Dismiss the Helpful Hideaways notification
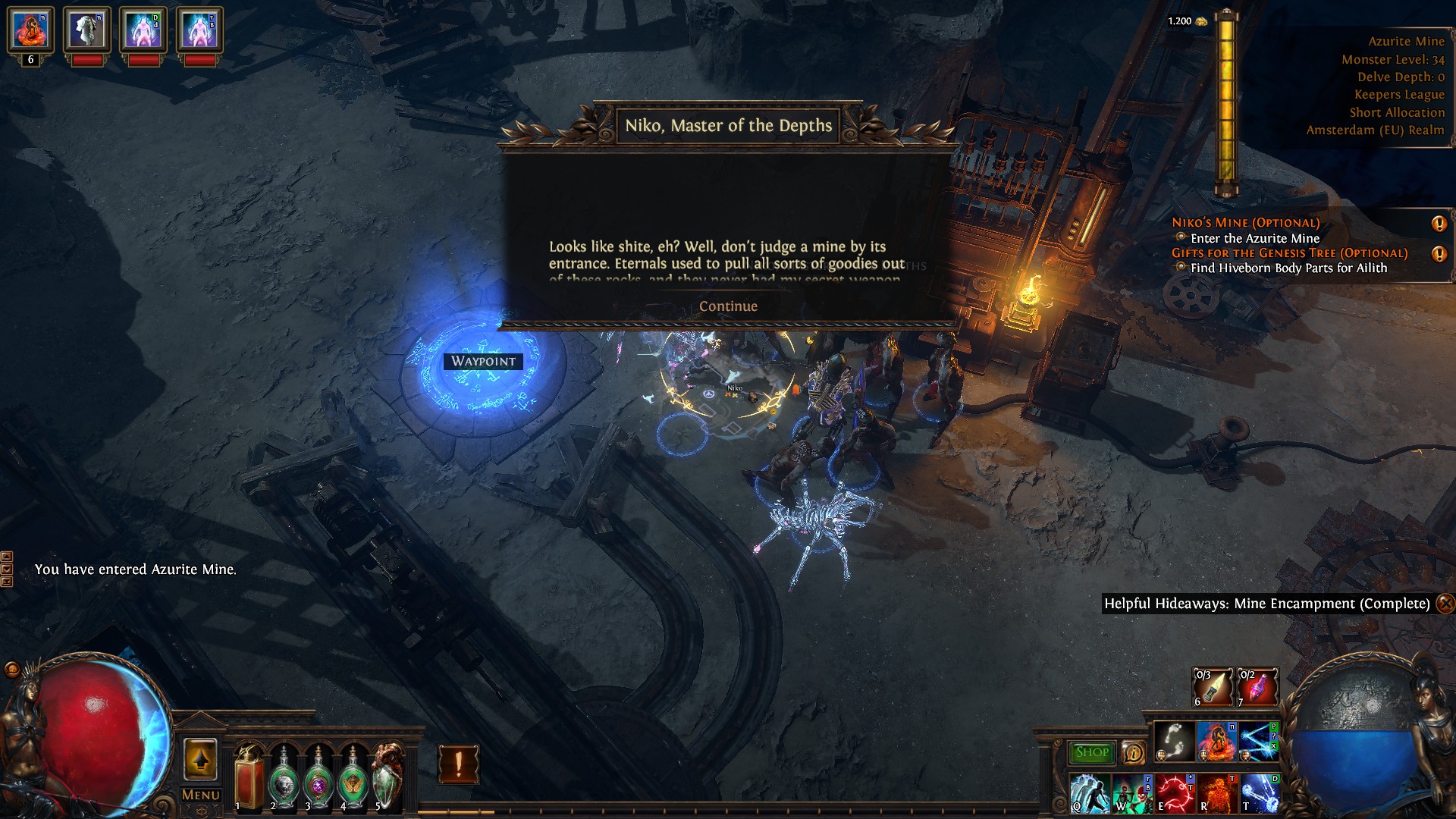The width and height of the screenshot is (1456, 819). 1445,604
